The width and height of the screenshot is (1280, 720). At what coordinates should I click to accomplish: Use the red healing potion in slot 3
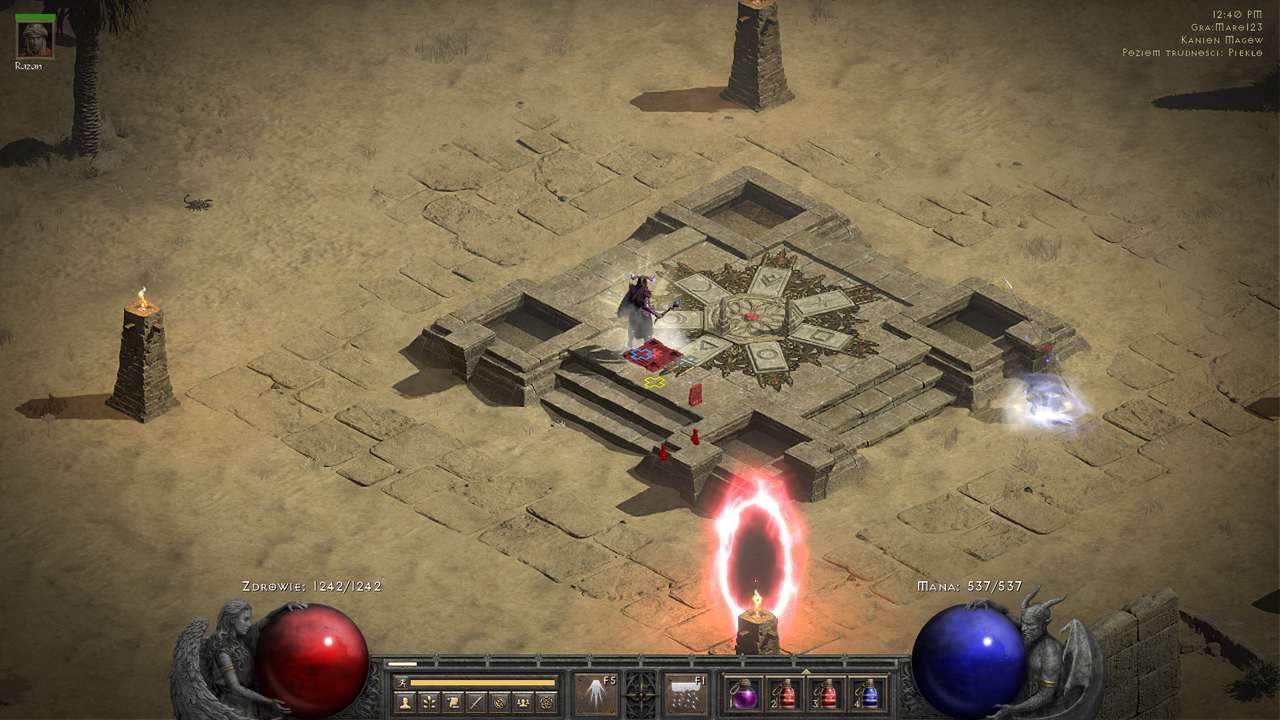click(x=827, y=695)
